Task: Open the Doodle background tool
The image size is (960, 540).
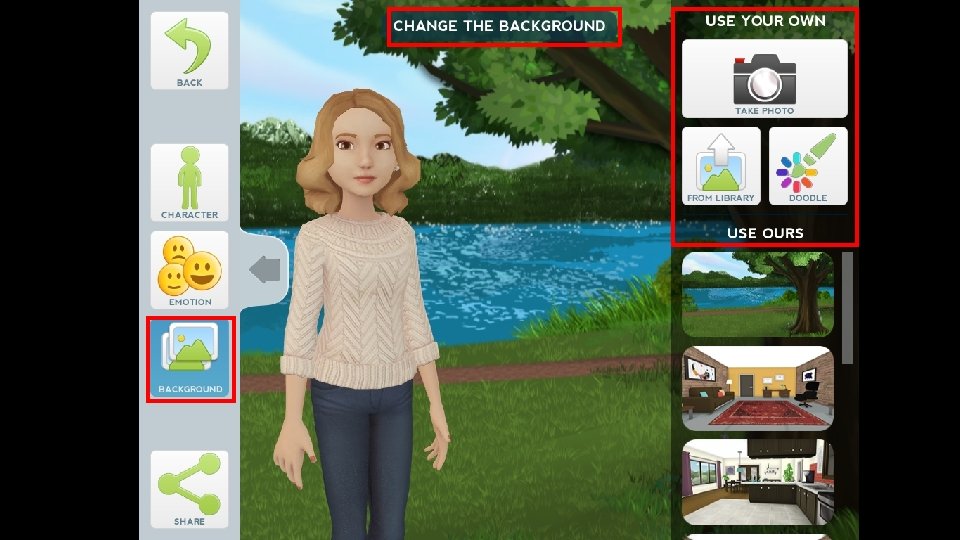Action: pos(808,166)
